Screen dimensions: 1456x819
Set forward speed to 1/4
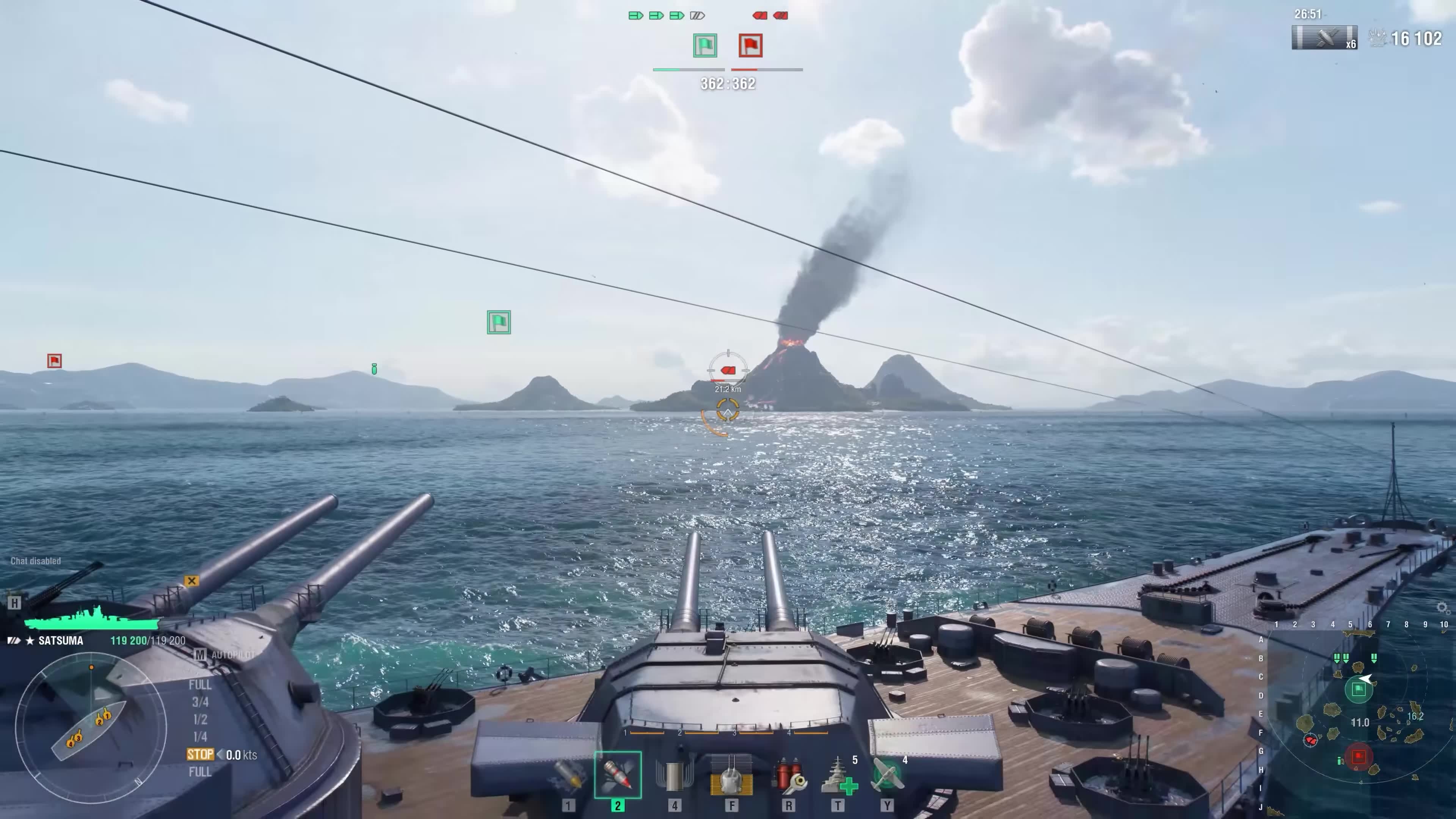tap(200, 736)
